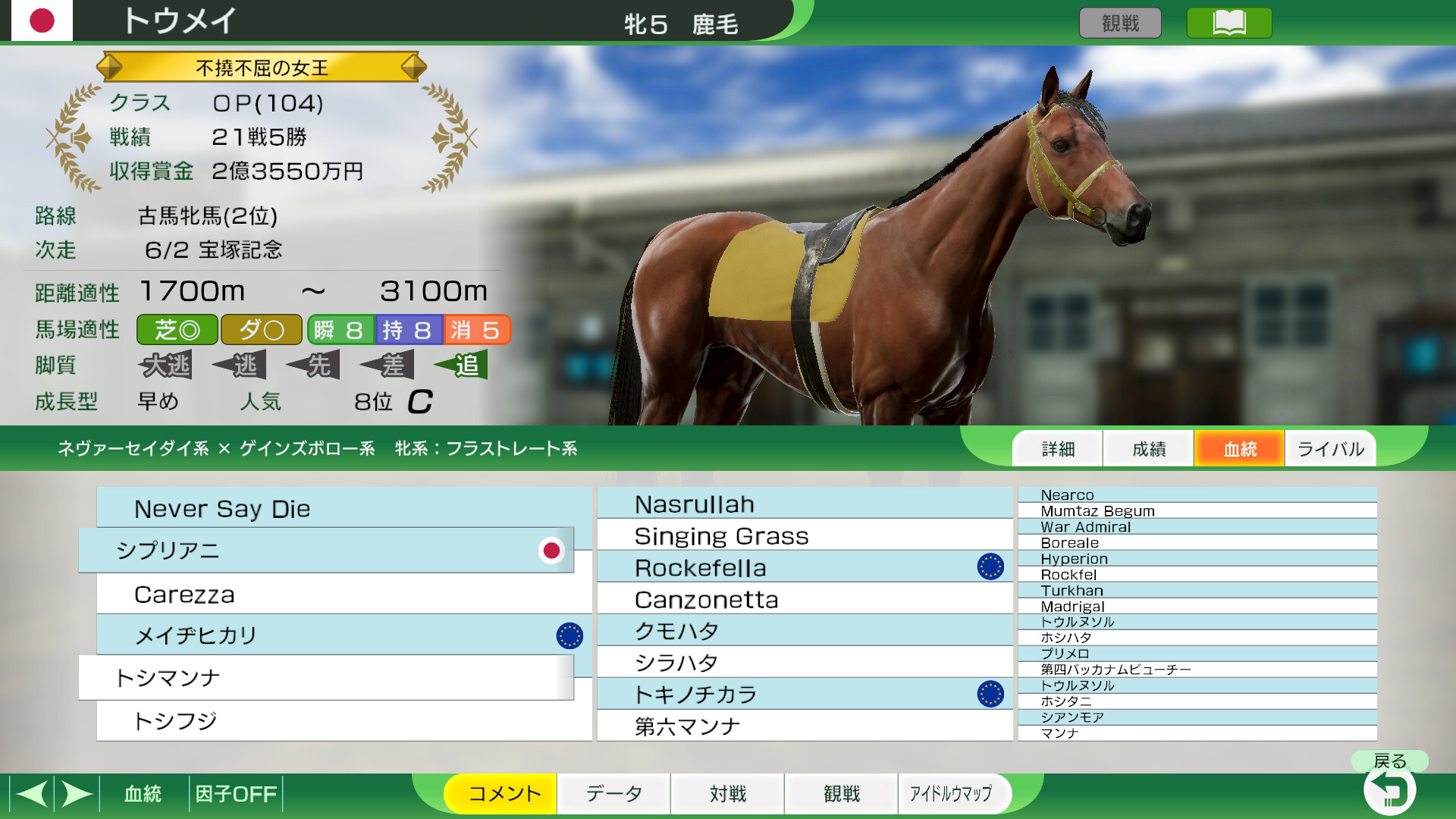Open the データ section at the bottom

(x=613, y=793)
